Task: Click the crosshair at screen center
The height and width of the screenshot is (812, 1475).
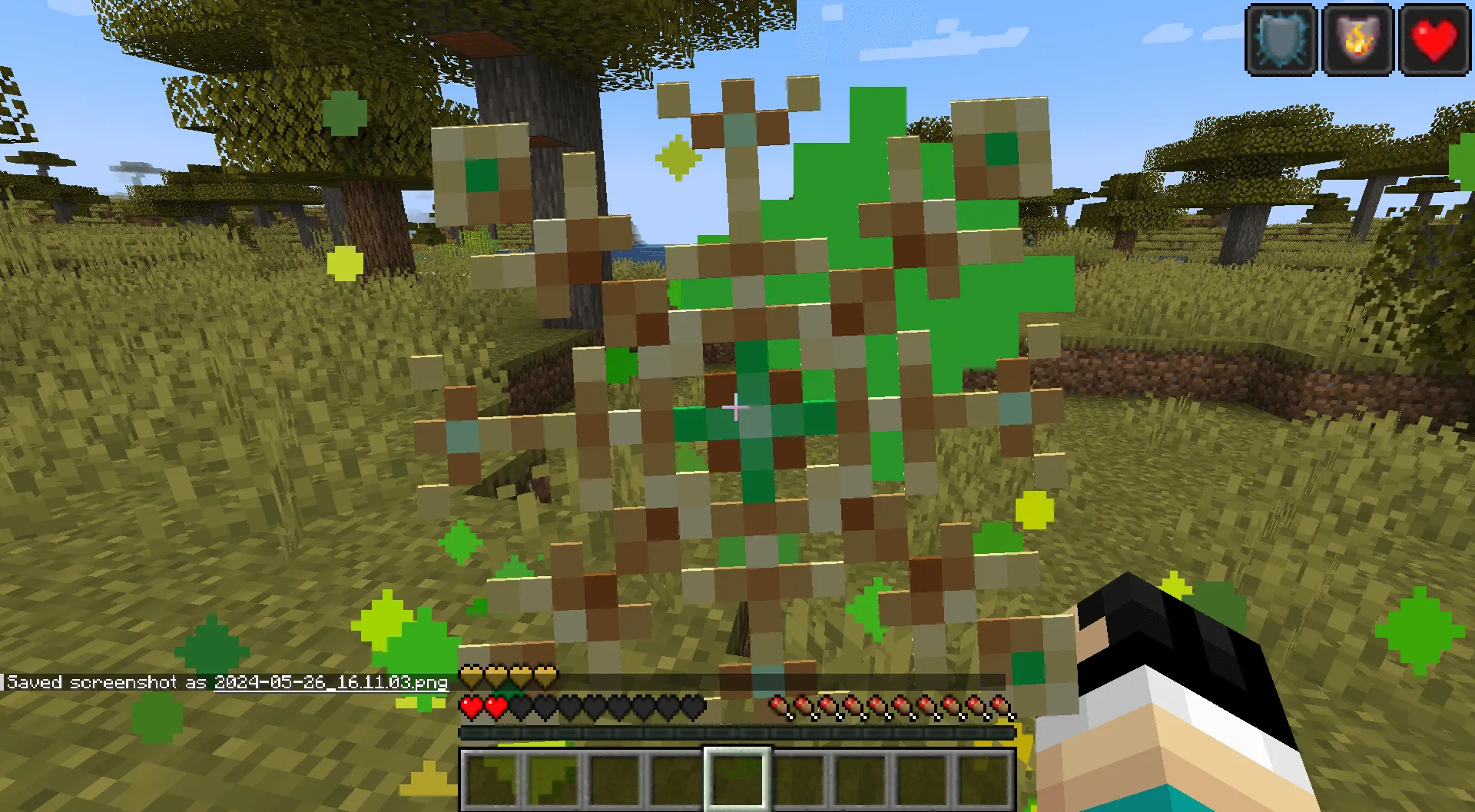Action: (x=737, y=406)
